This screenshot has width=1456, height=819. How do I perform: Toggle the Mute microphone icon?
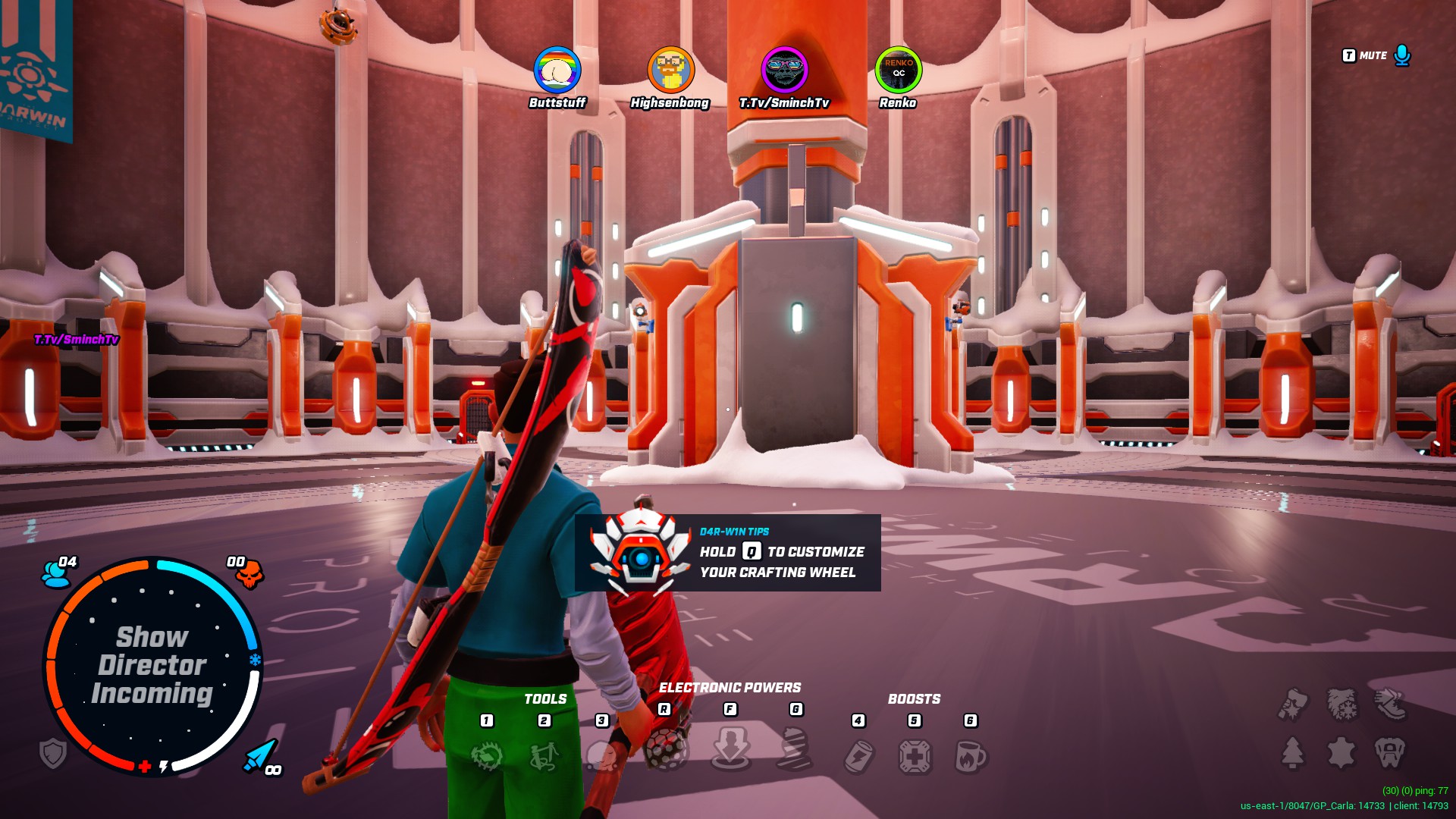tap(1402, 55)
